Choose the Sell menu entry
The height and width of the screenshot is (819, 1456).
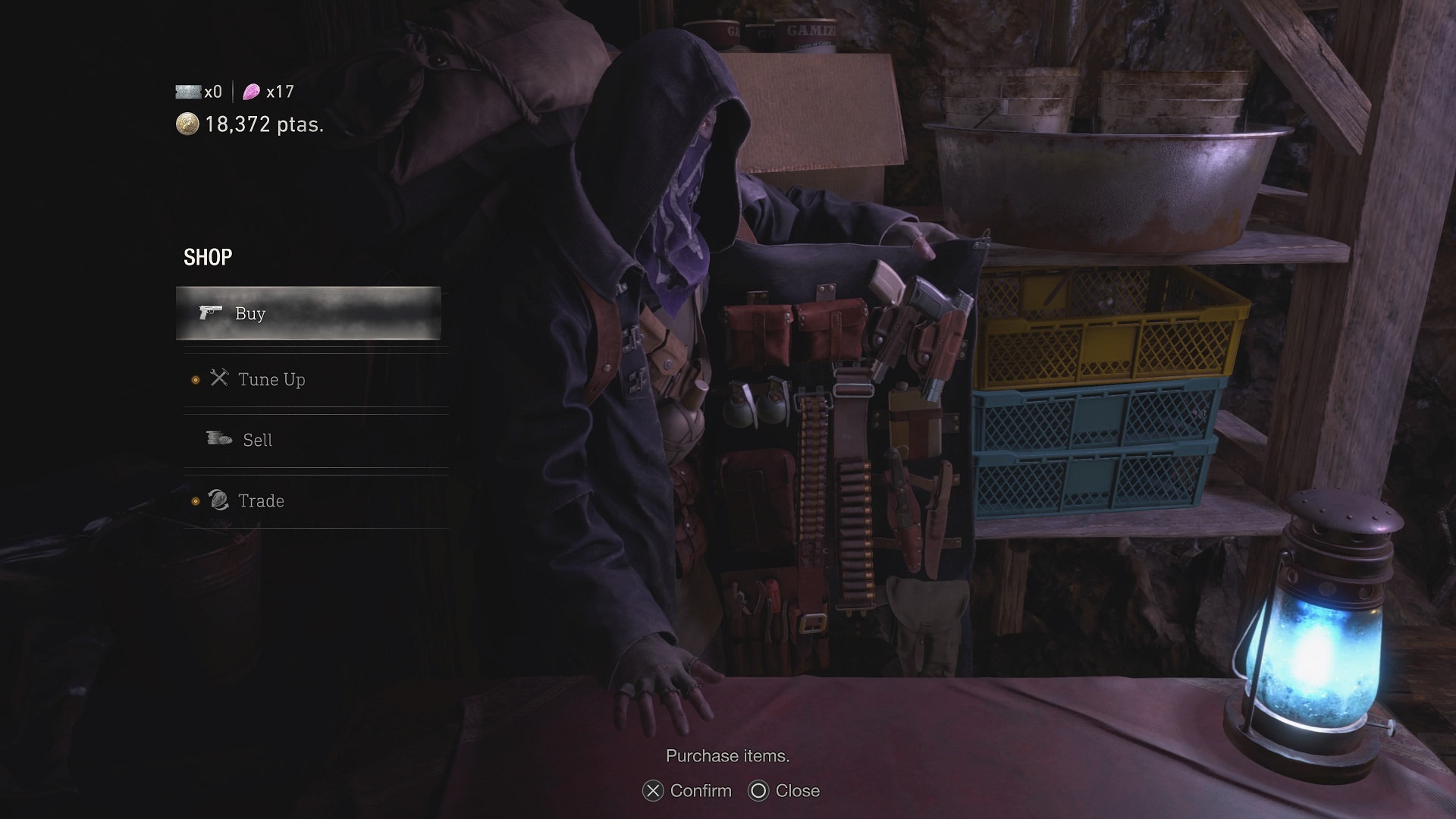pos(257,440)
